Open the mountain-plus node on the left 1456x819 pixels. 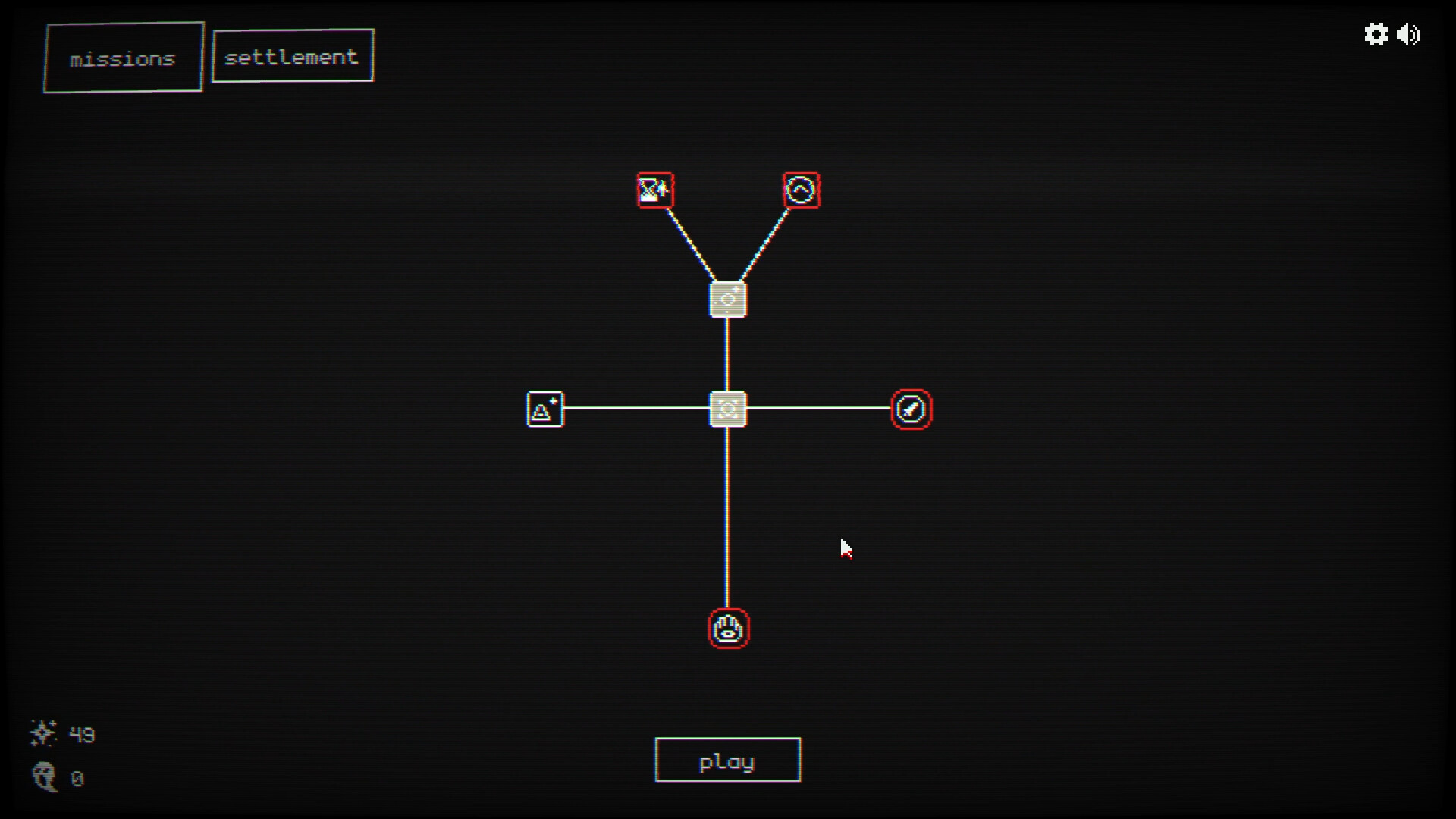coord(544,409)
